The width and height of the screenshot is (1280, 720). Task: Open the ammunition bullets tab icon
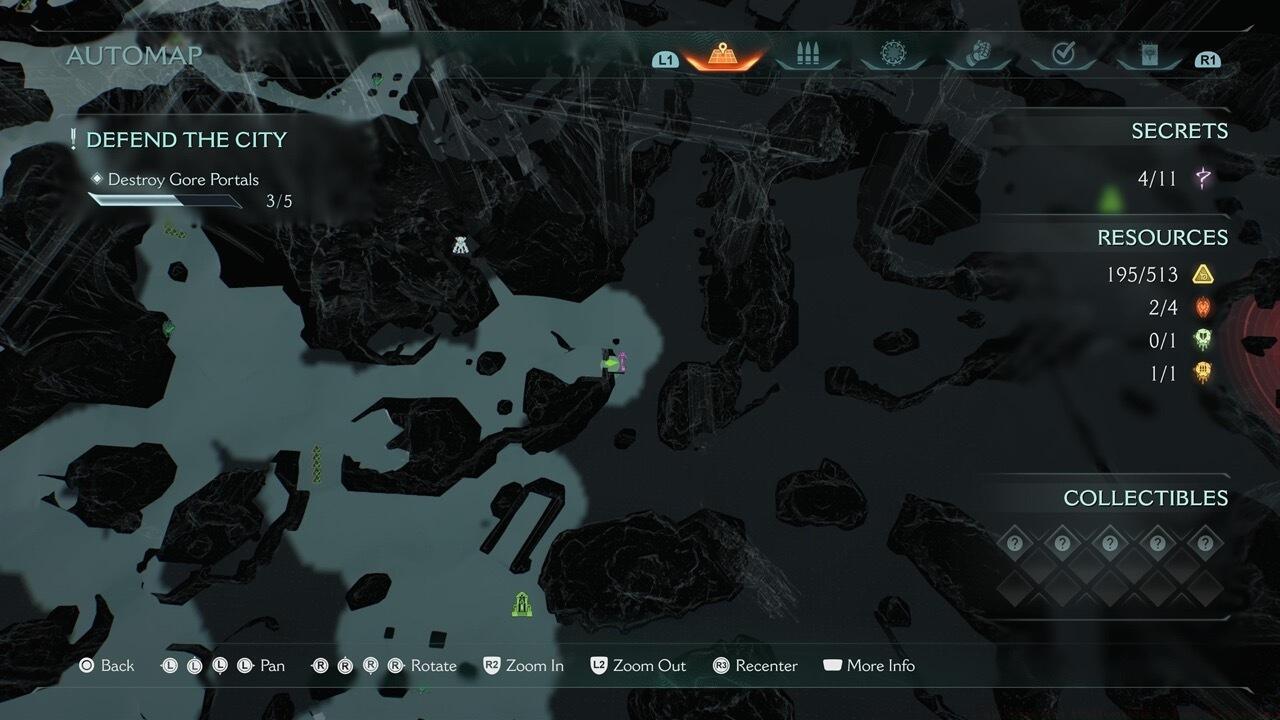click(x=808, y=55)
